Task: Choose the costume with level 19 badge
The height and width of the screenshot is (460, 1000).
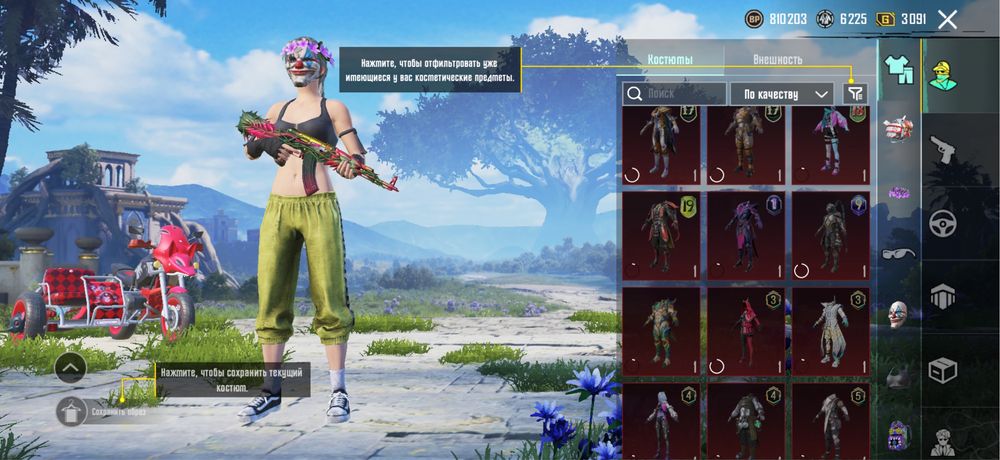Action: click(661, 234)
